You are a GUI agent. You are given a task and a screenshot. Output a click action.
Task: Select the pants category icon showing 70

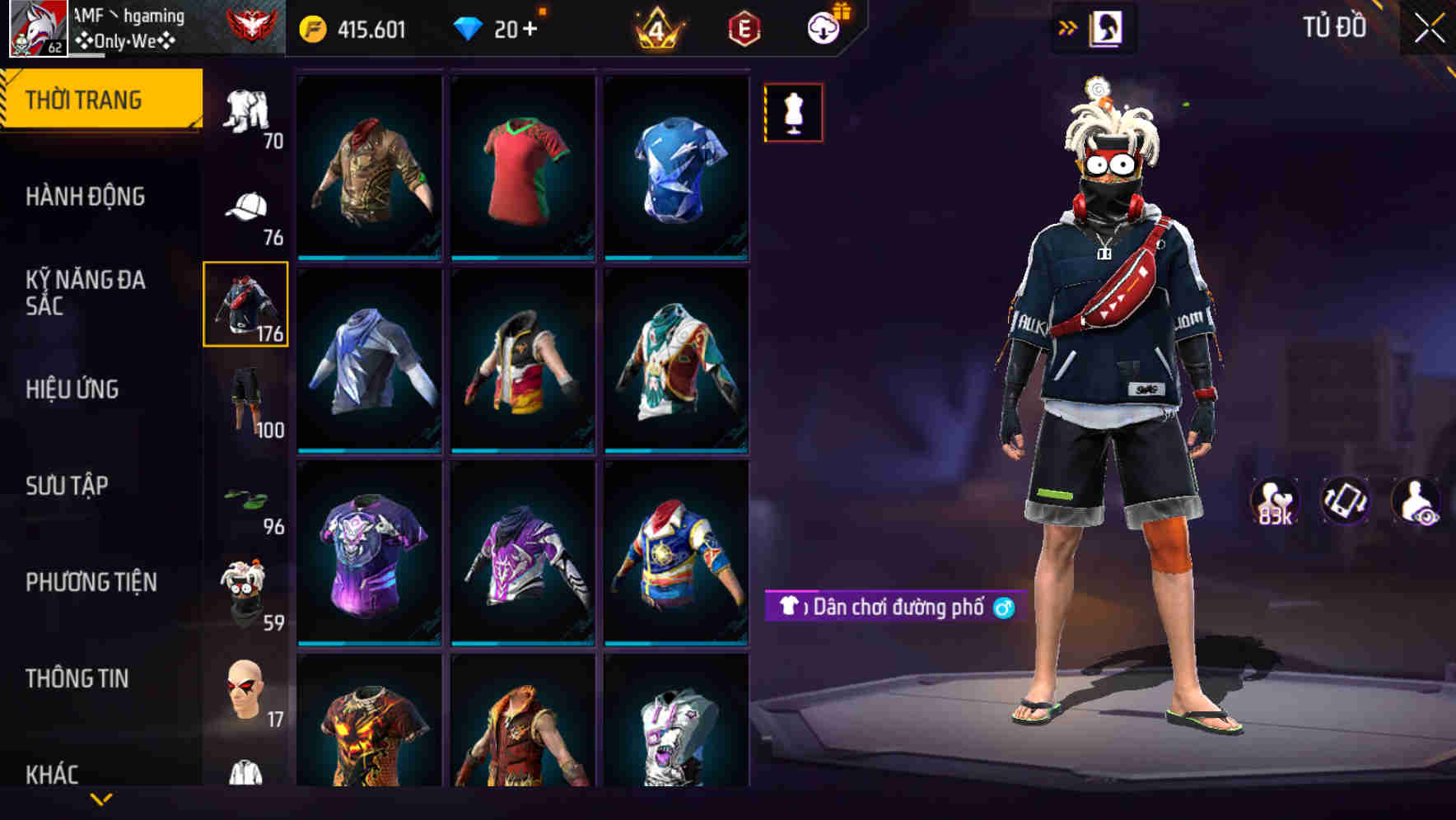point(245,111)
